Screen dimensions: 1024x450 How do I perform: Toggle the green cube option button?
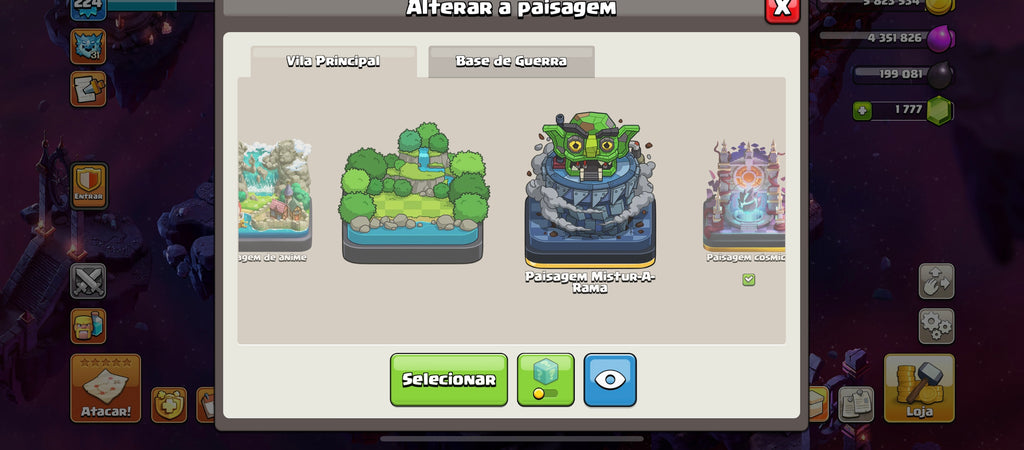pyautogui.click(x=546, y=379)
